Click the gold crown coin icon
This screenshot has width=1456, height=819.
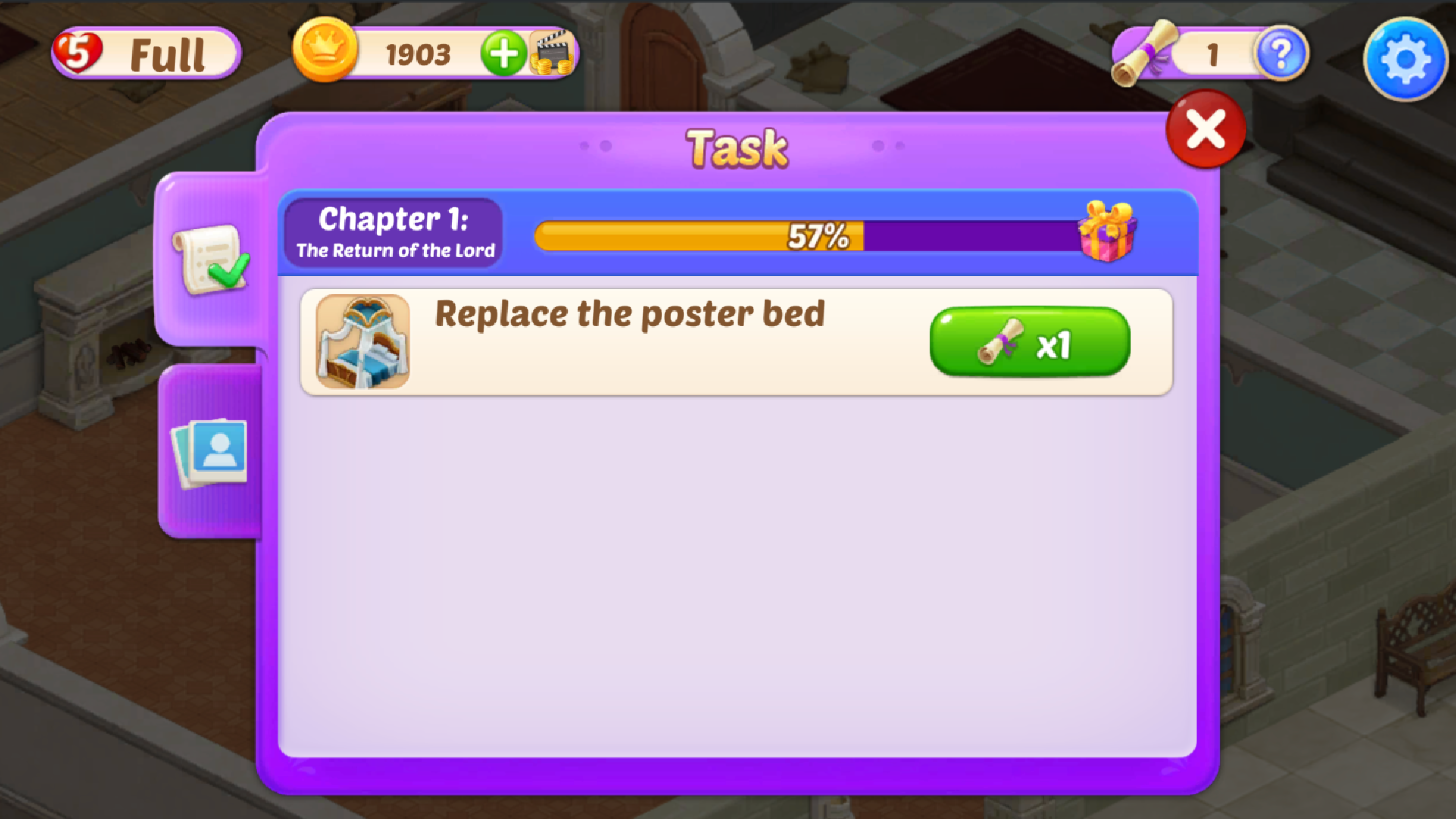326,52
